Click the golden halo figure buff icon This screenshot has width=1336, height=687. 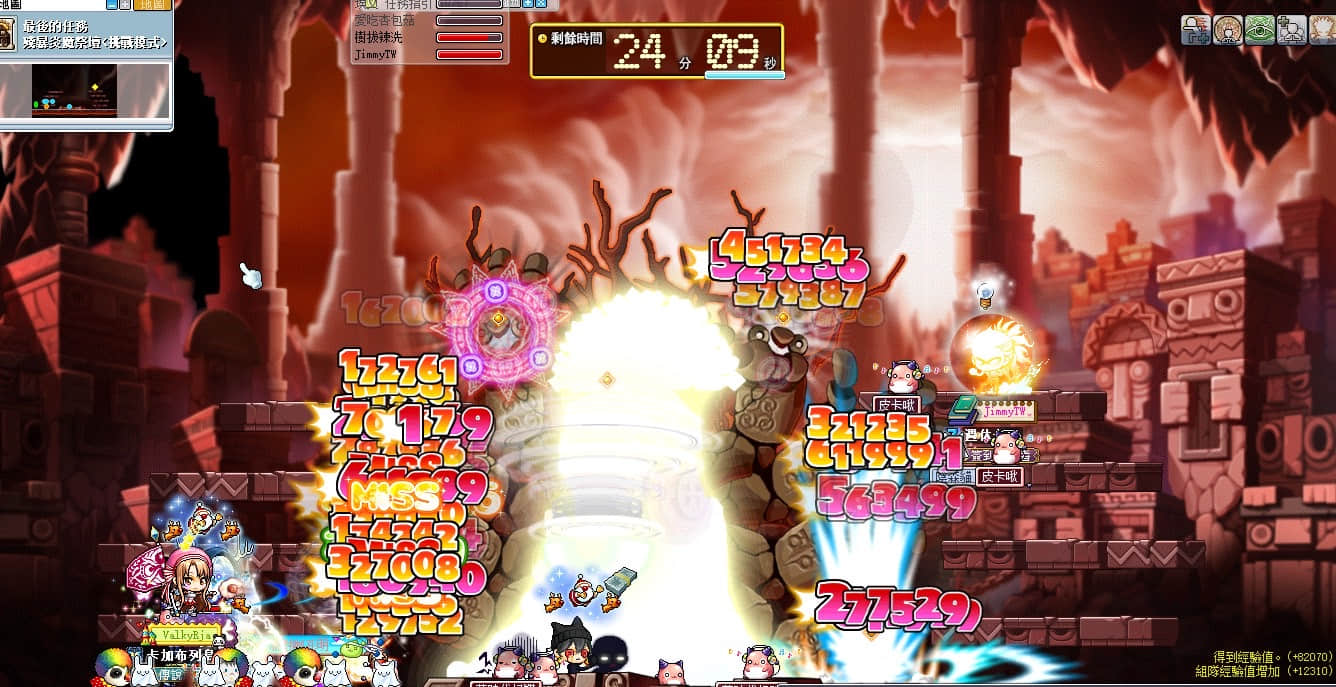[1228, 29]
